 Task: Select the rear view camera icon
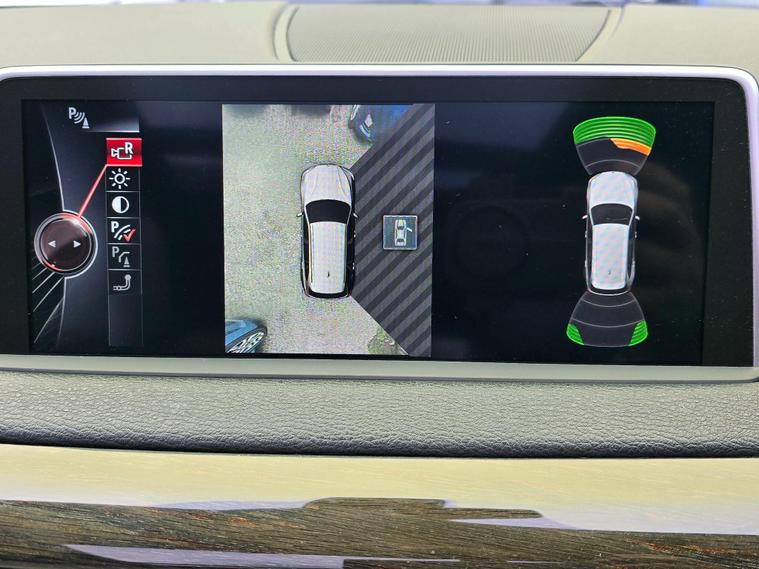point(125,152)
